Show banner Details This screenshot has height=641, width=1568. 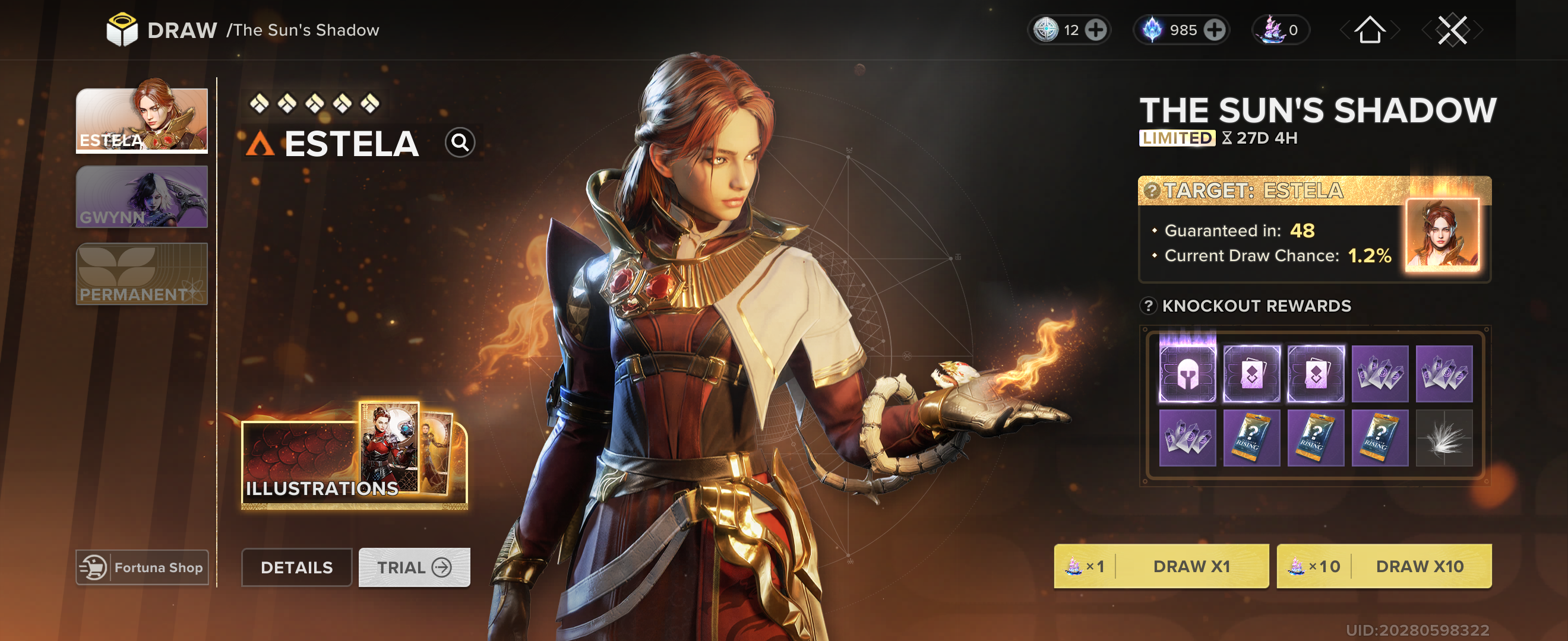[296, 567]
